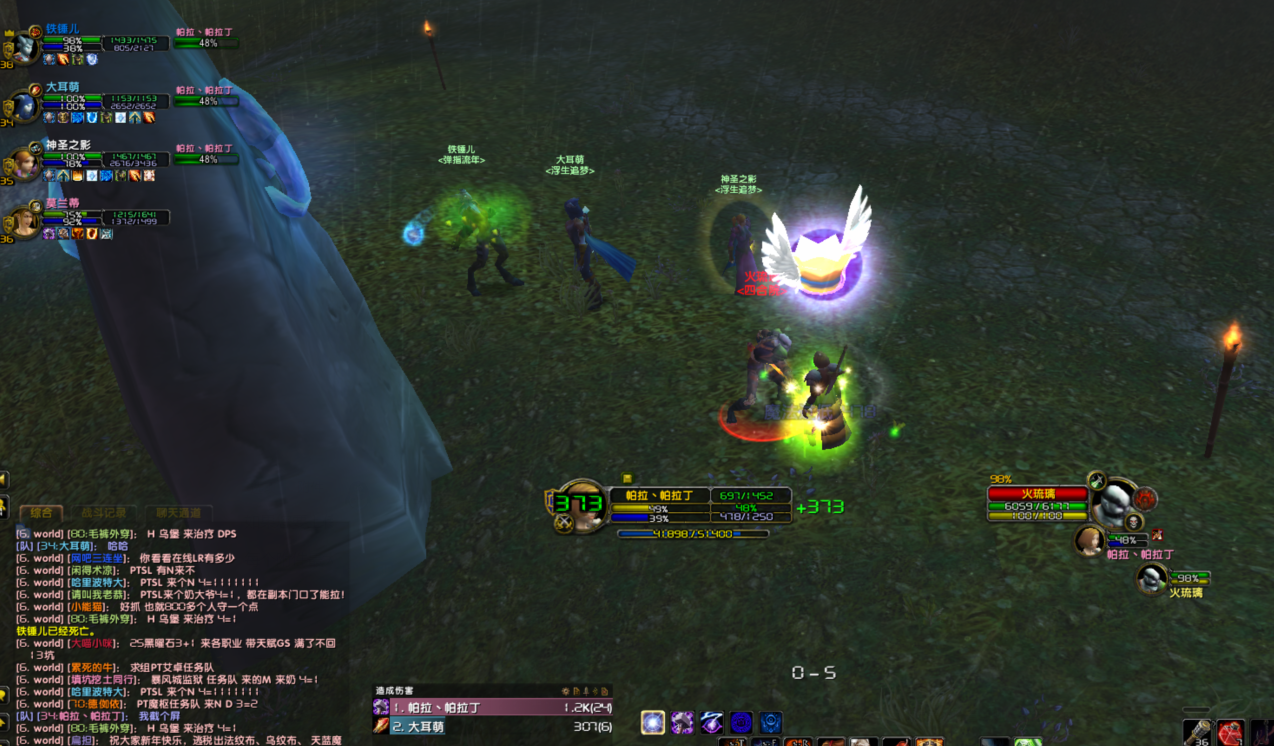Click the target-of-target 帕拉、帕拉丁 portrait
Viewport: 1274px width, 746px height.
click(x=1088, y=541)
